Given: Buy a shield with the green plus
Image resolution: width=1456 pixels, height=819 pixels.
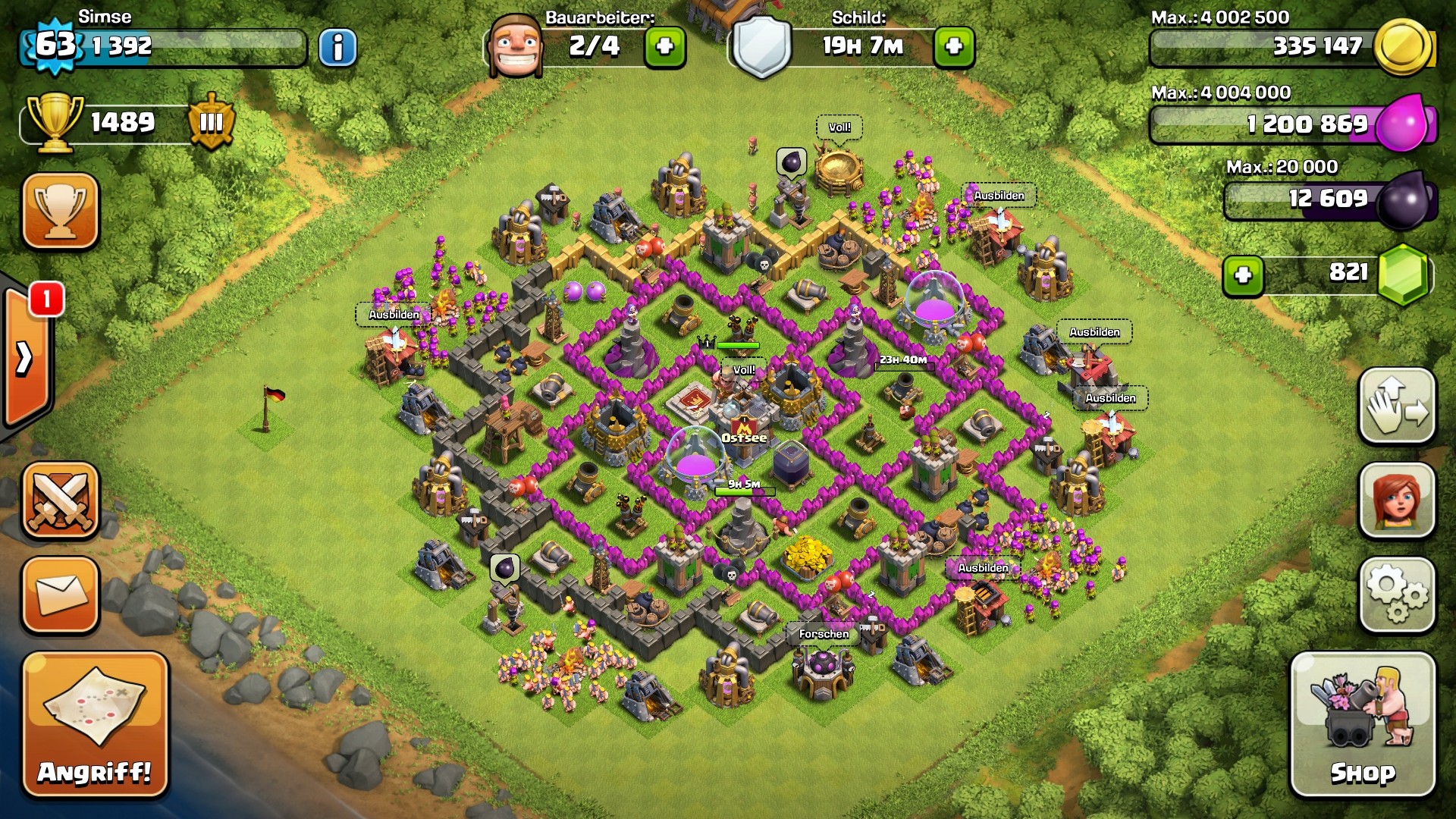Looking at the screenshot, I should 954,47.
